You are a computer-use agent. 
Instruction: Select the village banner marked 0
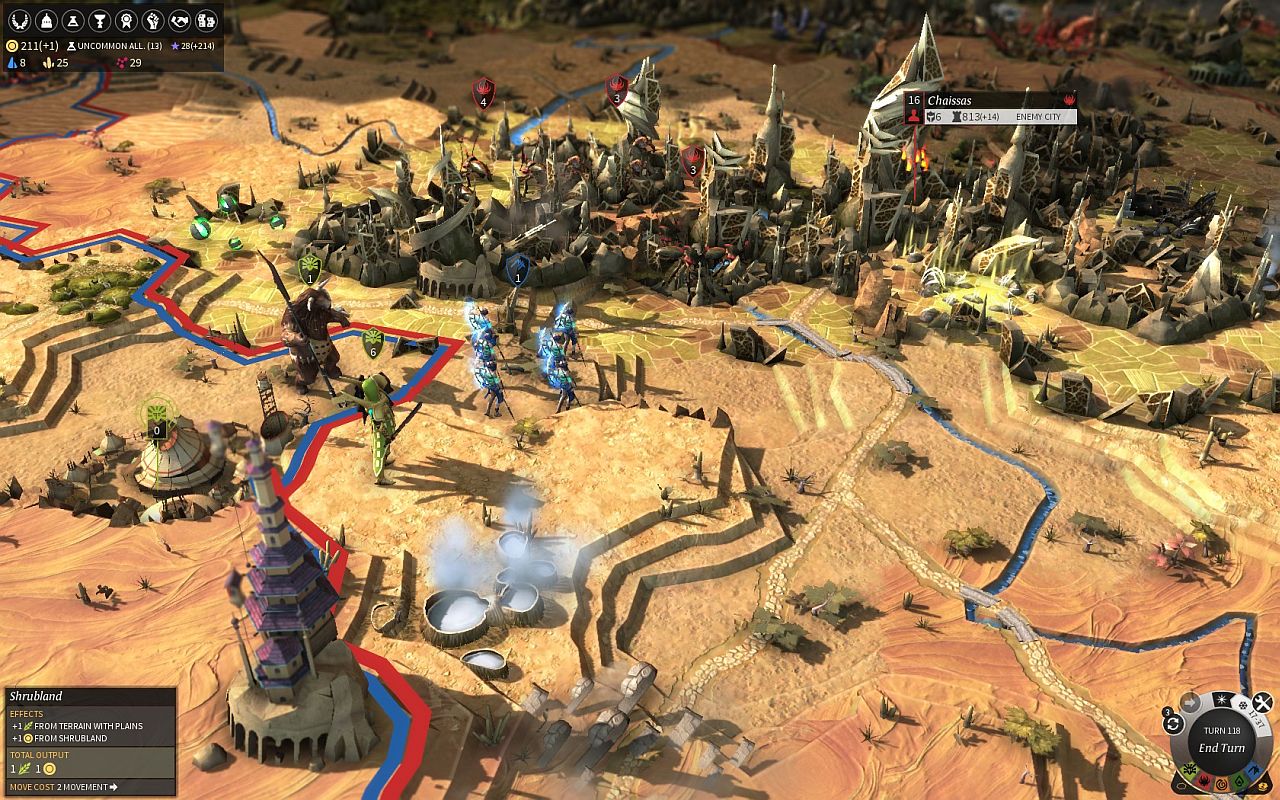156,416
